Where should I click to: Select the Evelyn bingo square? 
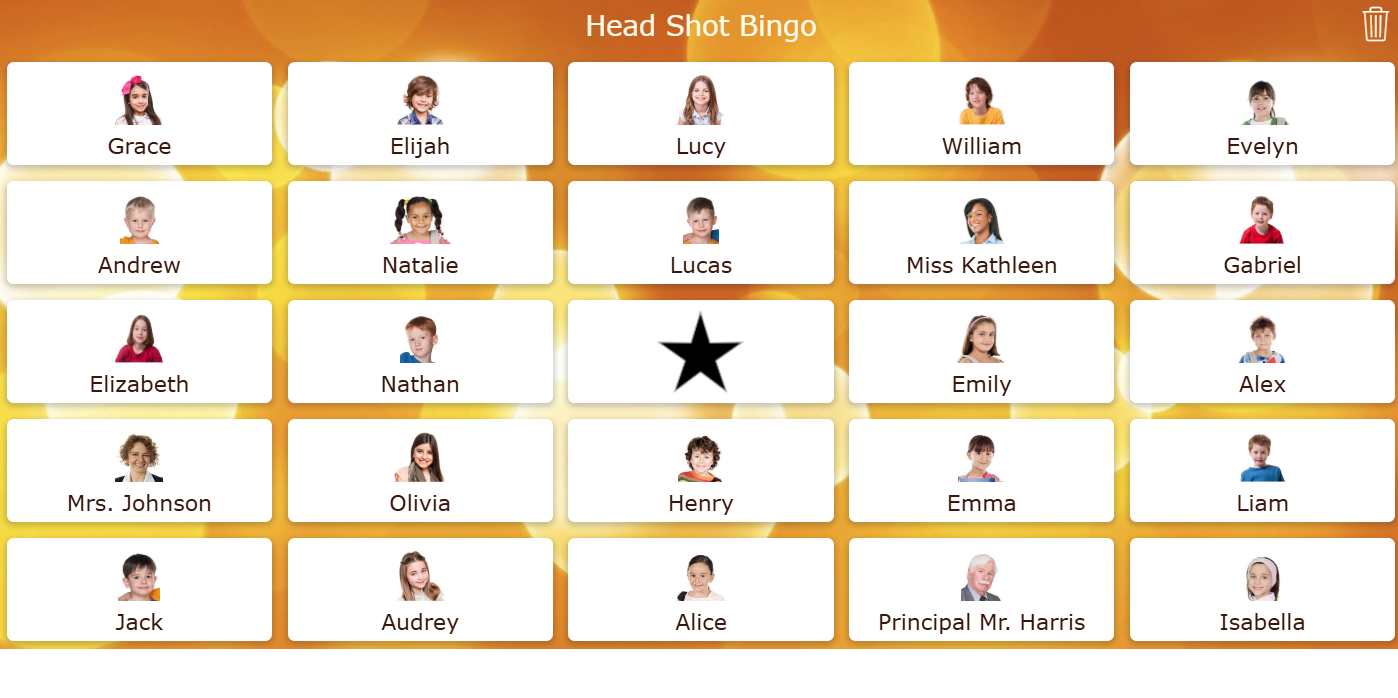(1262, 114)
